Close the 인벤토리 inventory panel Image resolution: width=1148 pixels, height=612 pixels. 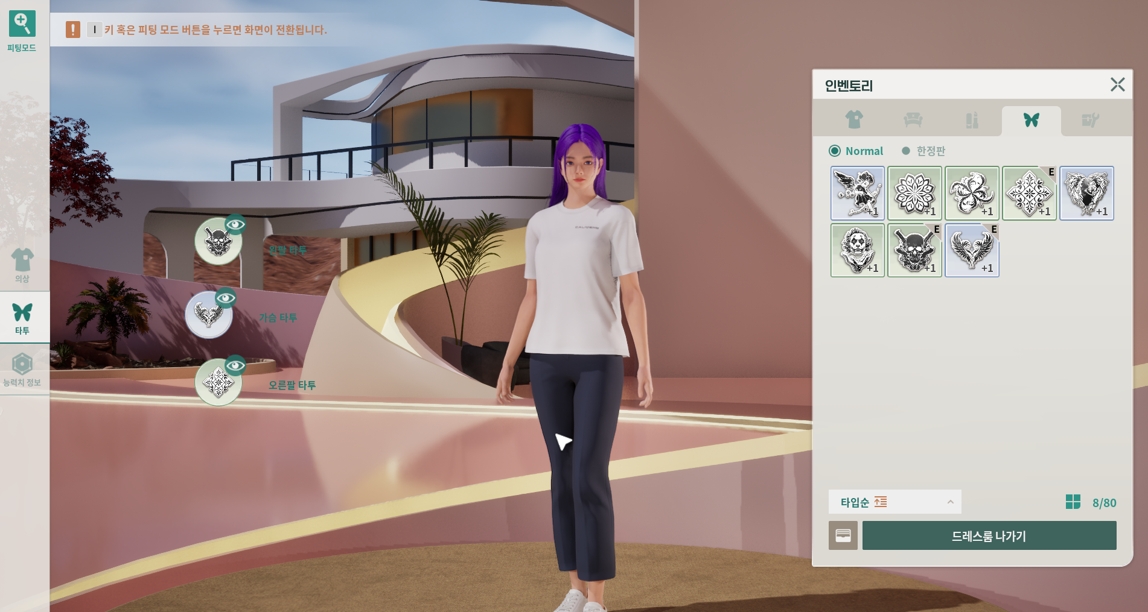pyautogui.click(x=1117, y=85)
